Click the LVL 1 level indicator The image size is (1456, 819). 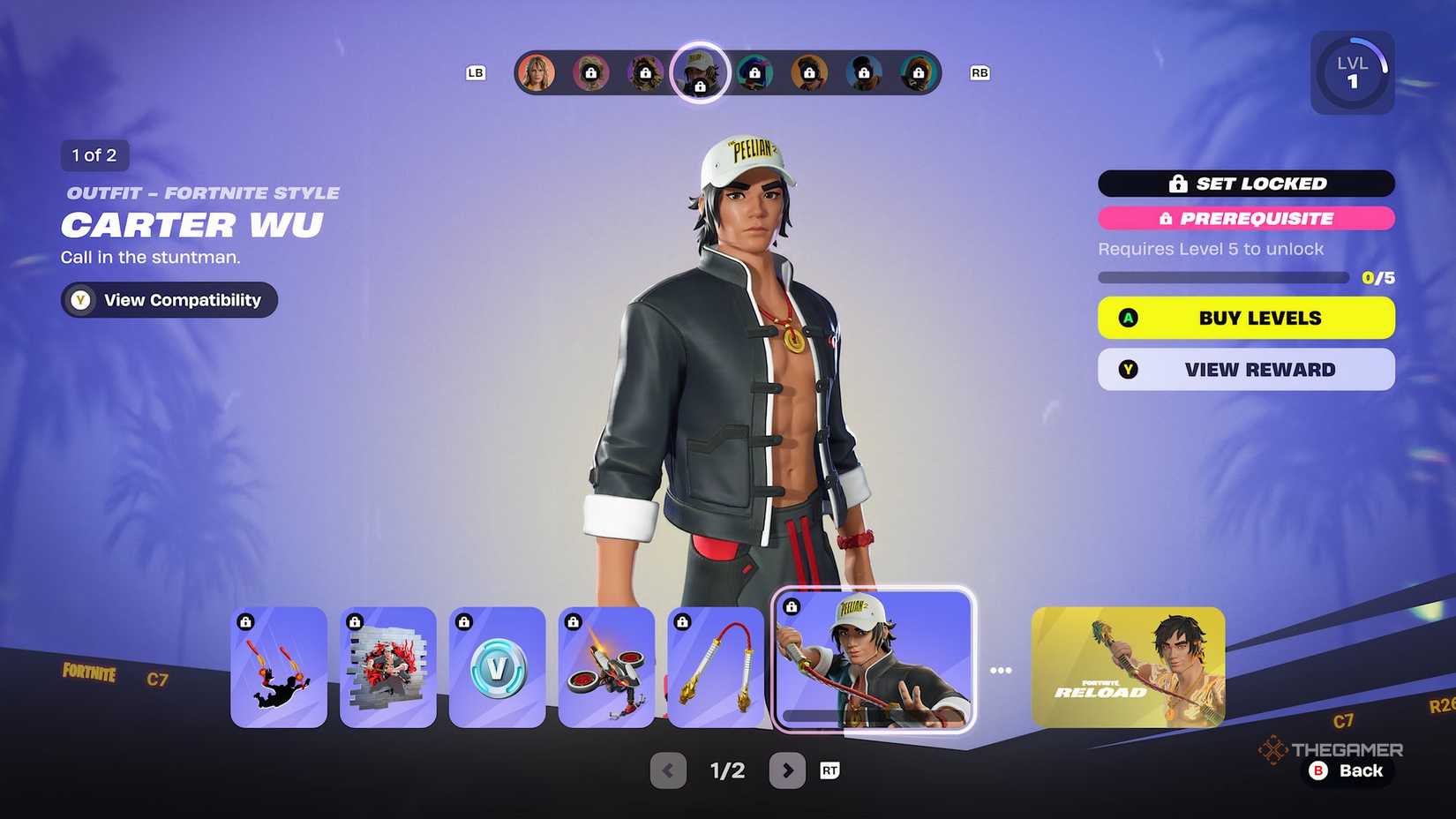click(1352, 71)
